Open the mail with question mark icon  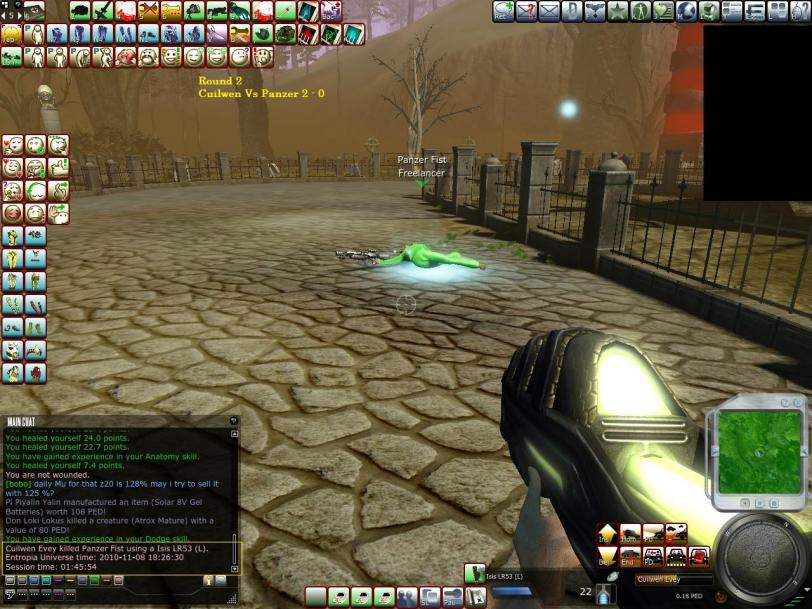526,11
